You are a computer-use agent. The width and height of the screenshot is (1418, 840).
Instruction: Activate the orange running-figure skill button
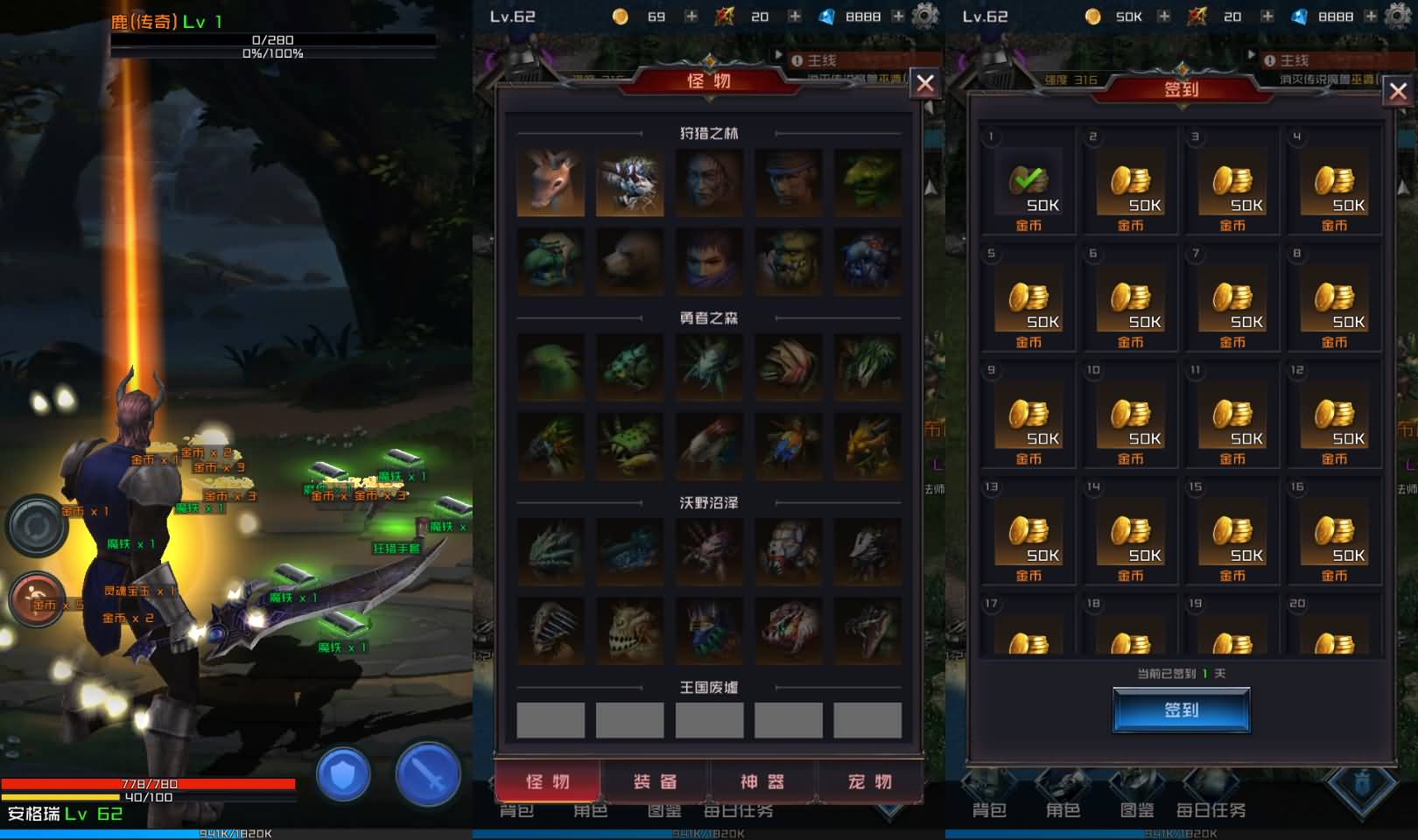point(38,598)
